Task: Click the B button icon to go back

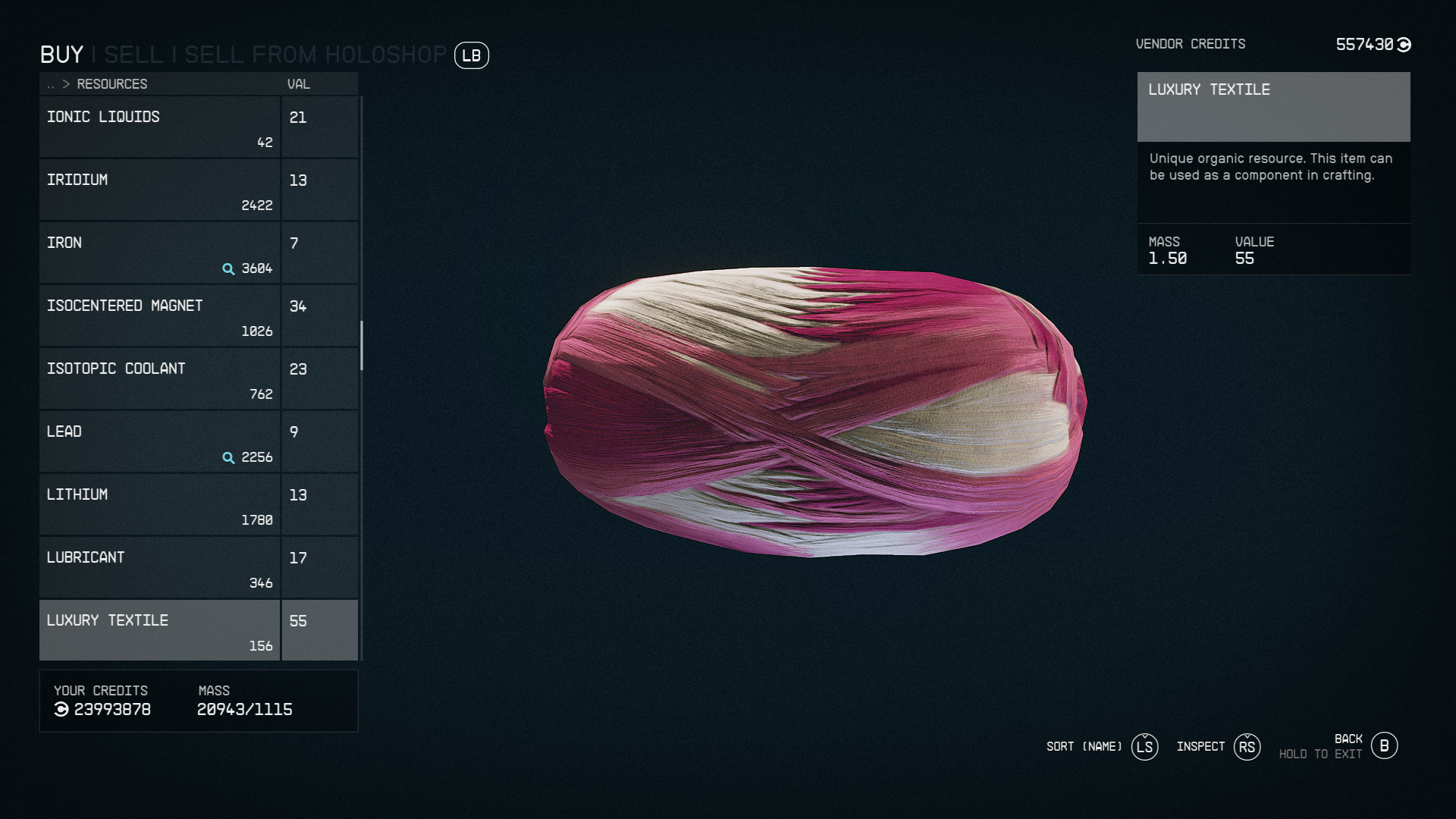Action: coord(1385,745)
